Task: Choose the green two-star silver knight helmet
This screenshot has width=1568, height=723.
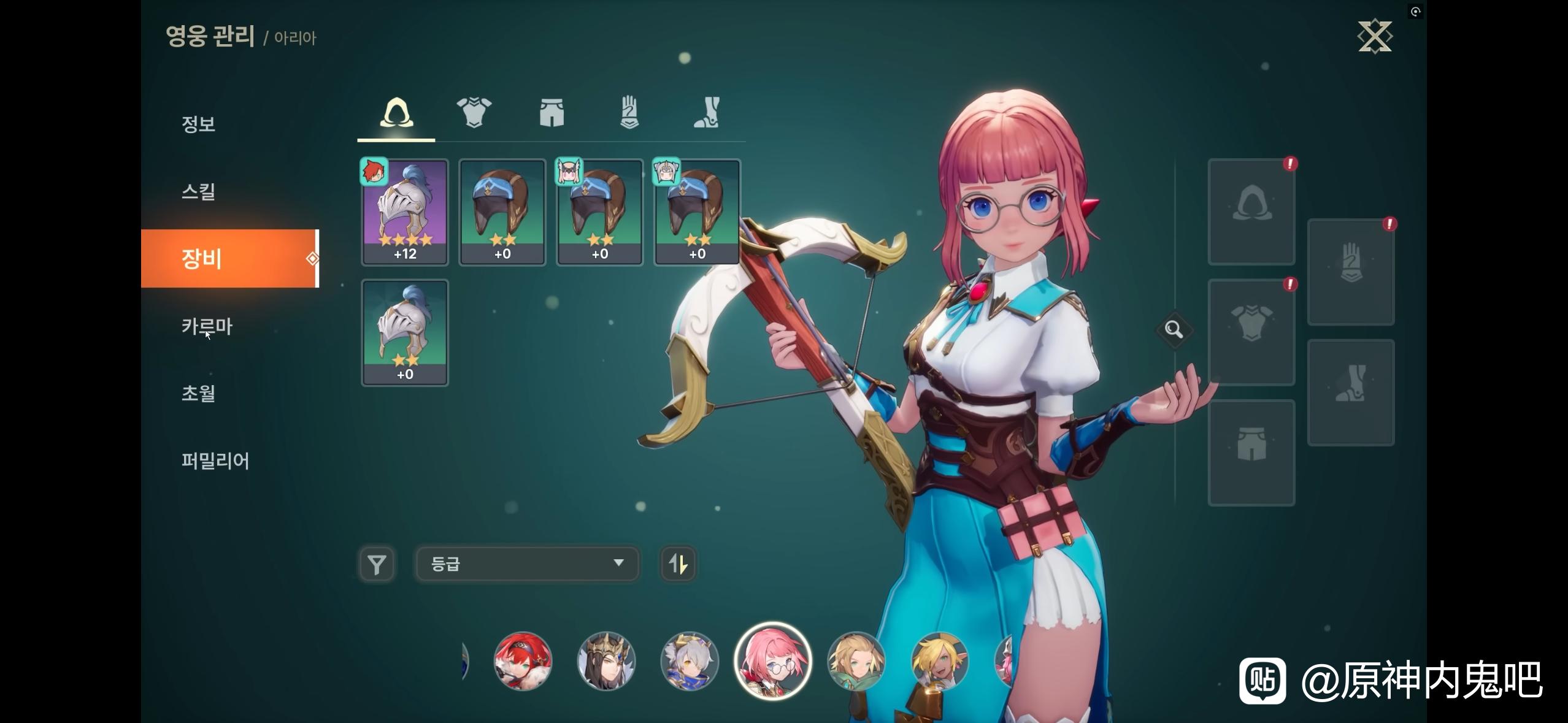Action: (x=405, y=332)
